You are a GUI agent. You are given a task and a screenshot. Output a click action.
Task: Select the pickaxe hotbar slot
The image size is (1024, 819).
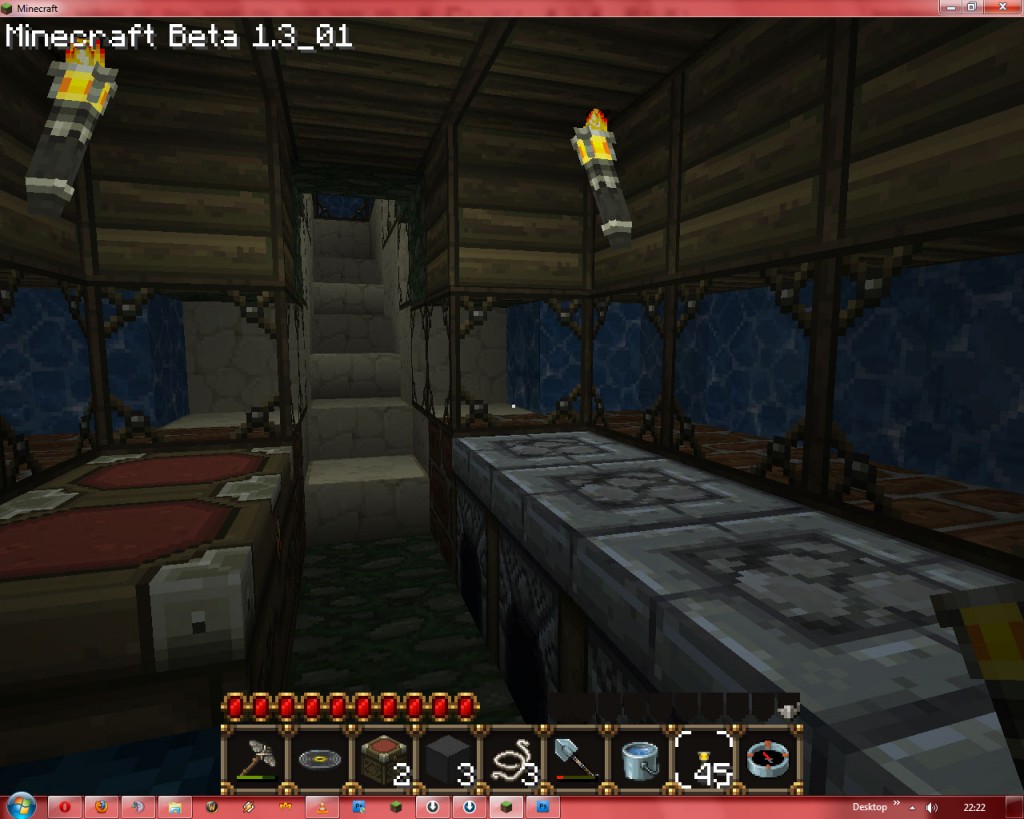(x=254, y=759)
